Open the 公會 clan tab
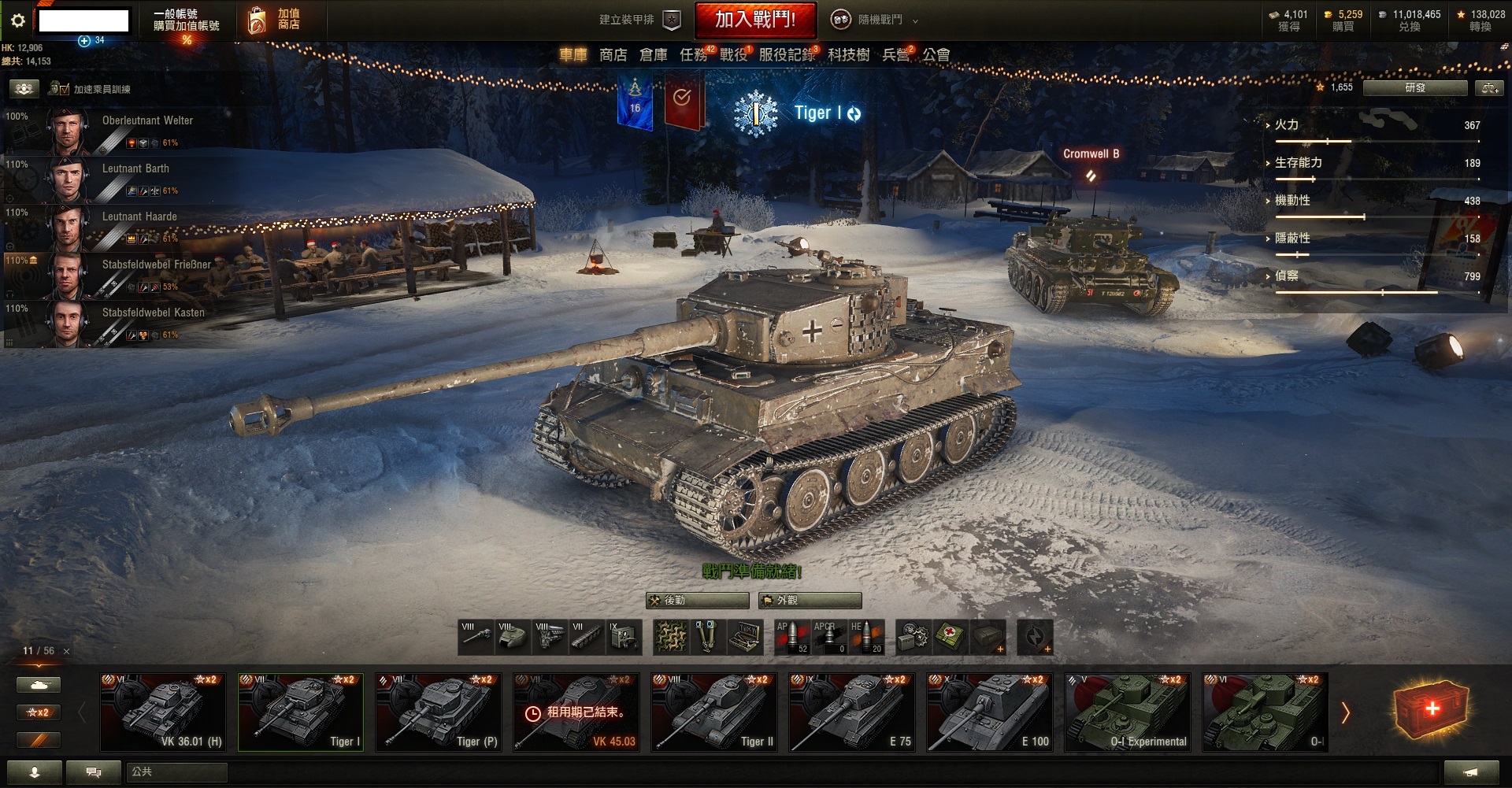The image size is (1512, 788). tap(936, 55)
